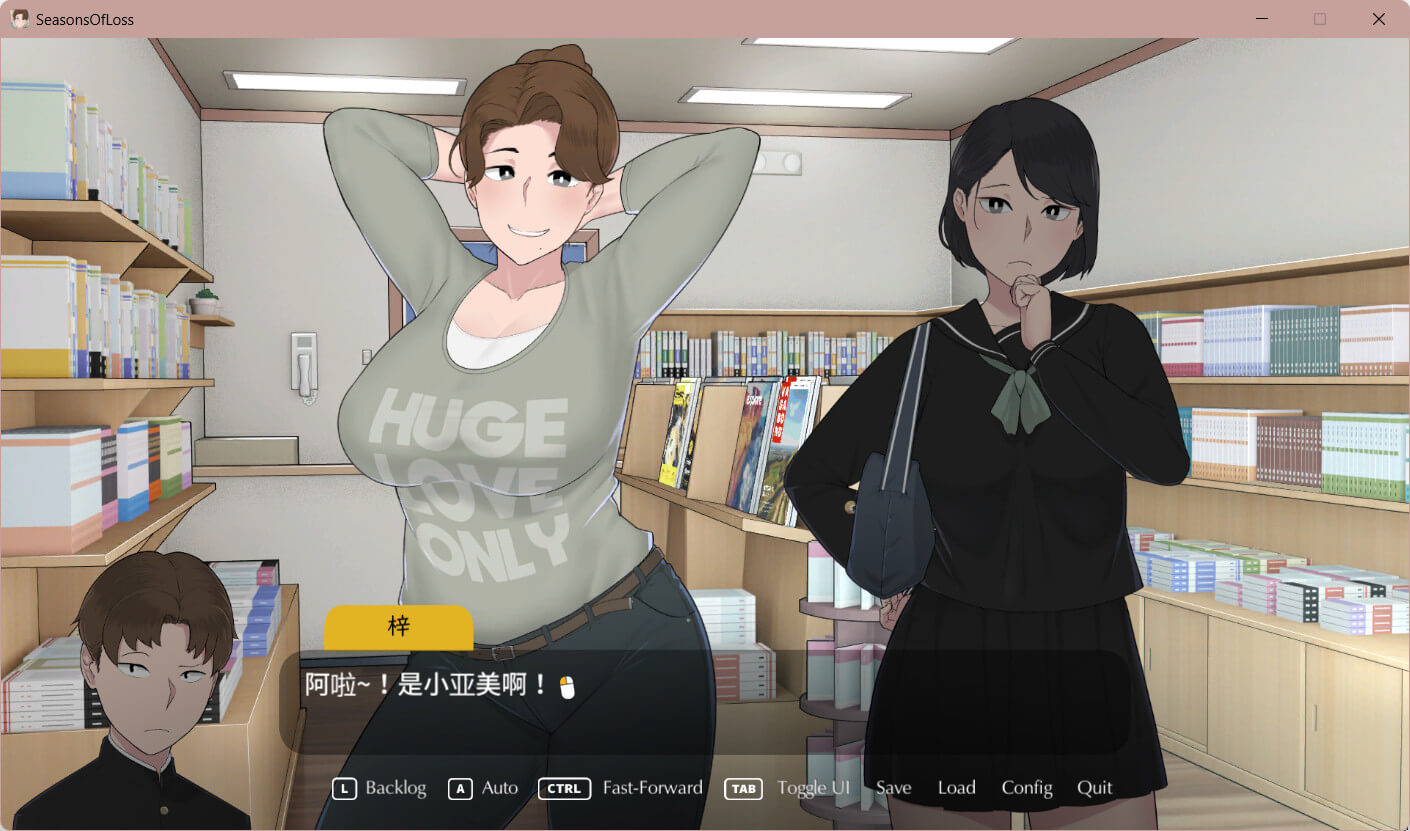The width and height of the screenshot is (1410, 831).
Task: Open the Save menu
Action: click(x=893, y=788)
